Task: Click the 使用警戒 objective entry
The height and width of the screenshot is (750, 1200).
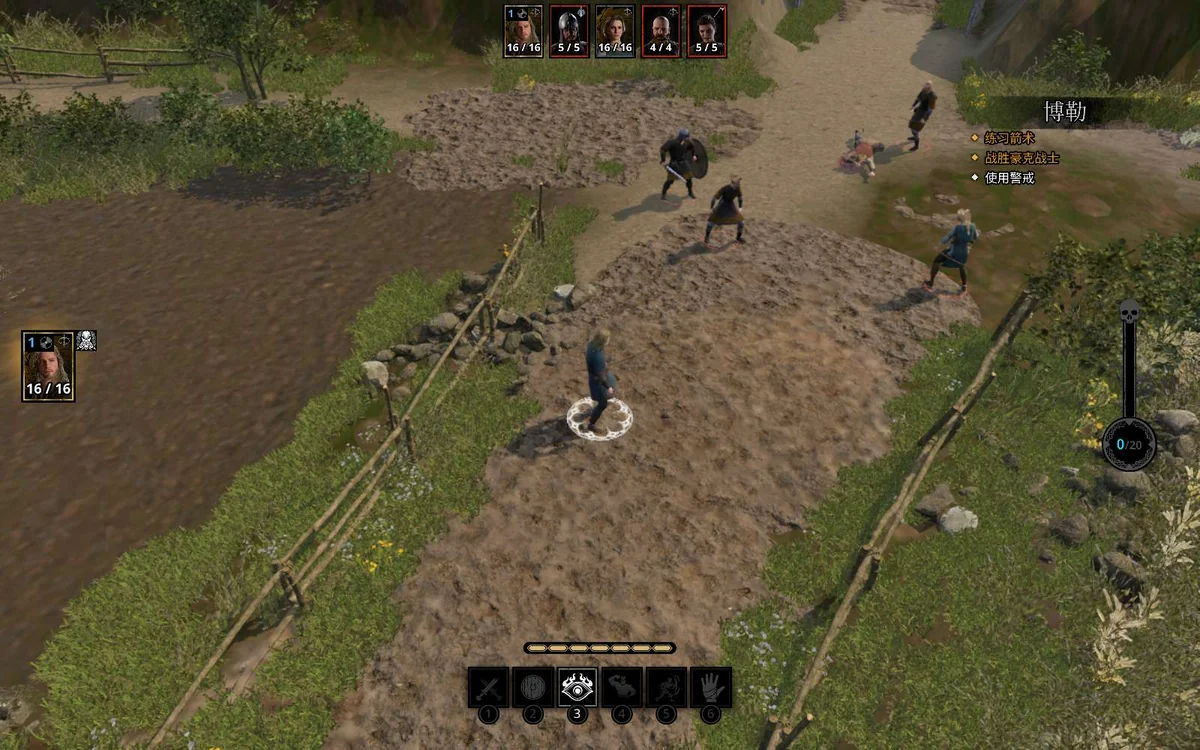Action: [x=1009, y=178]
